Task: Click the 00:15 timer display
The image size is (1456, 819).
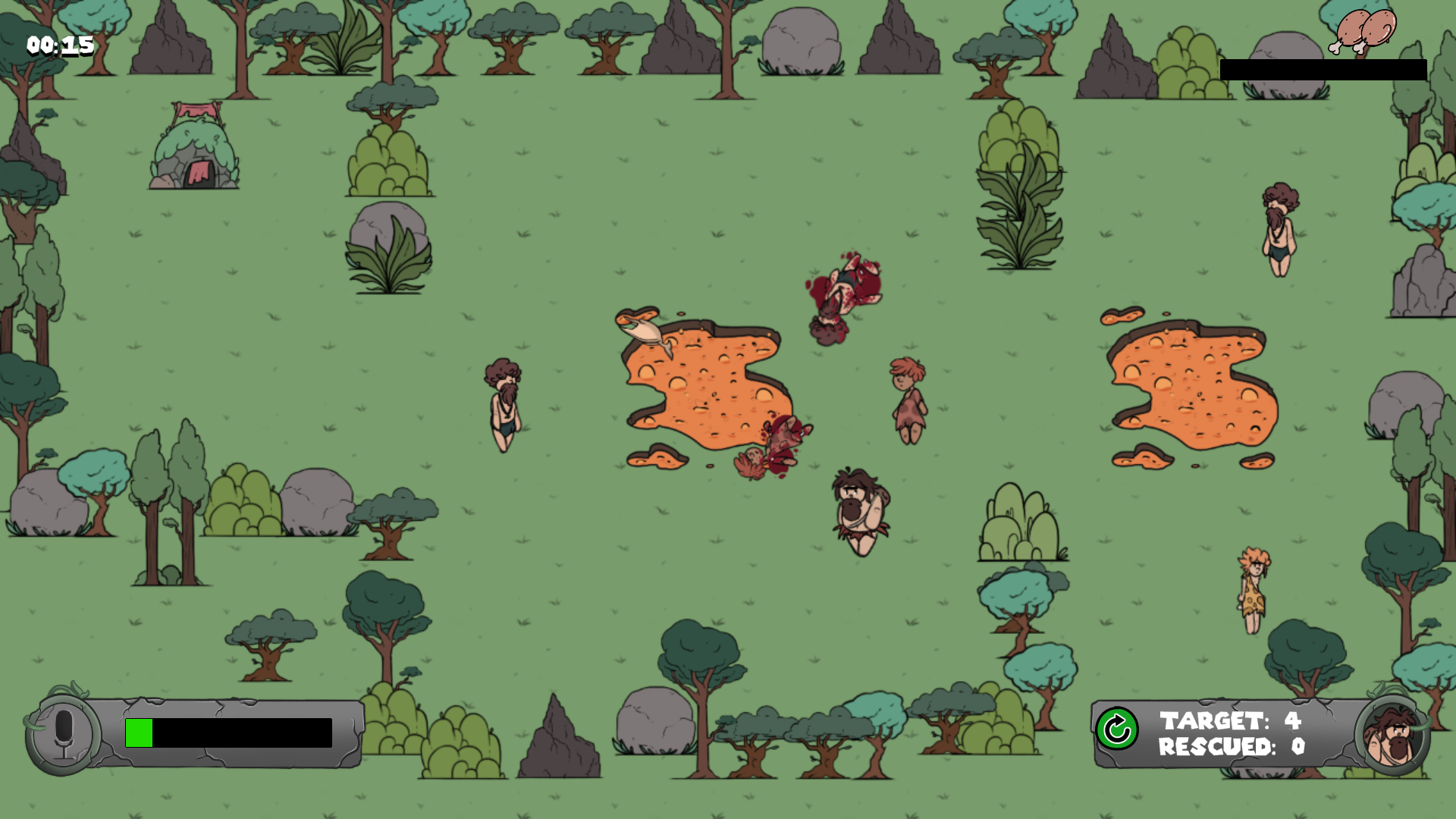Action: [58, 45]
